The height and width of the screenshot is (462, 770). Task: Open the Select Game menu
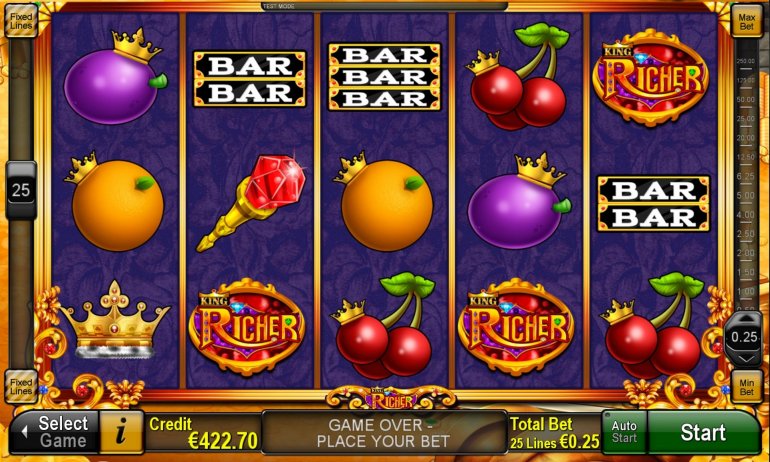tap(53, 432)
